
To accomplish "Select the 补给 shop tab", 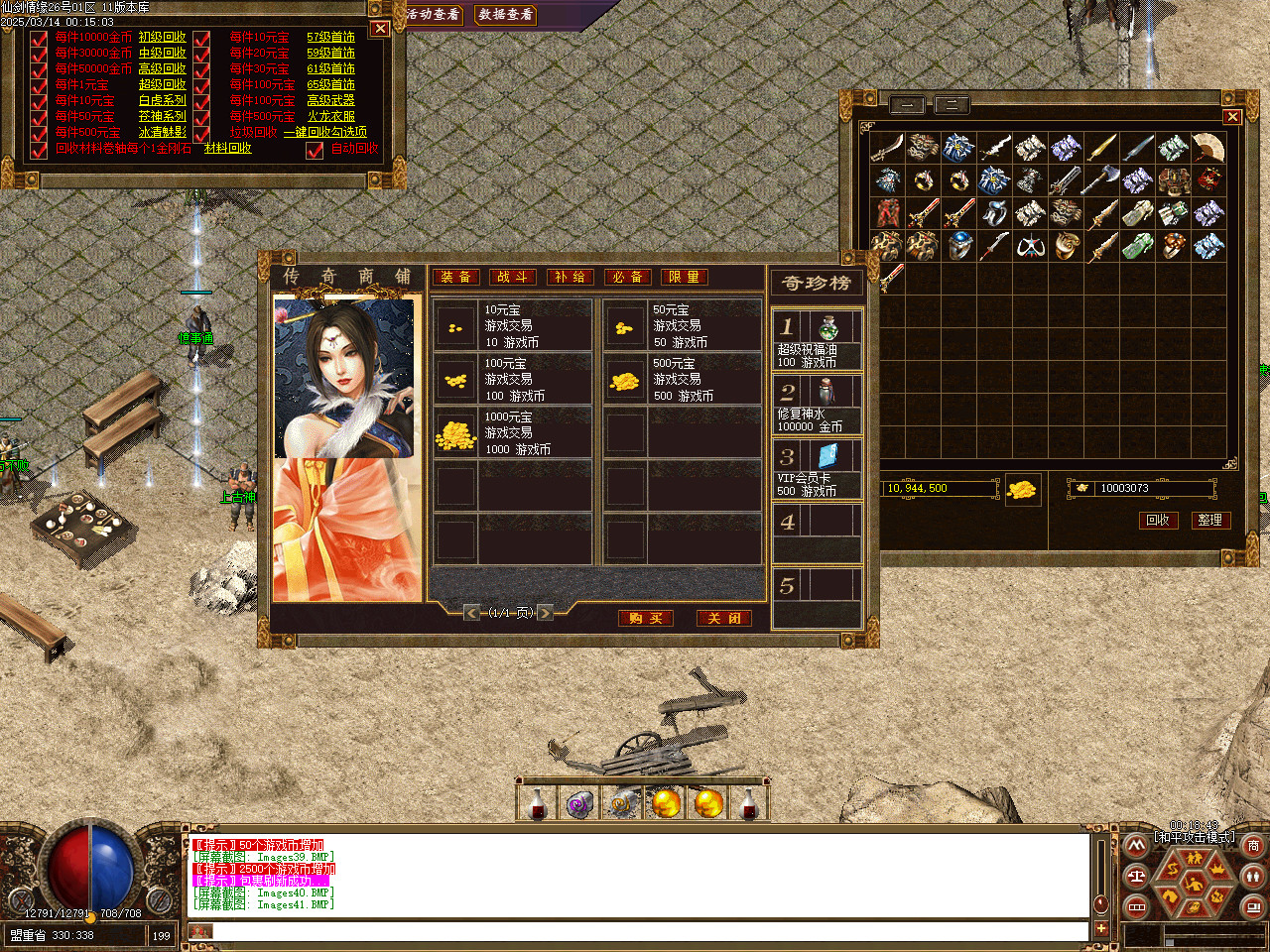I will [x=570, y=277].
